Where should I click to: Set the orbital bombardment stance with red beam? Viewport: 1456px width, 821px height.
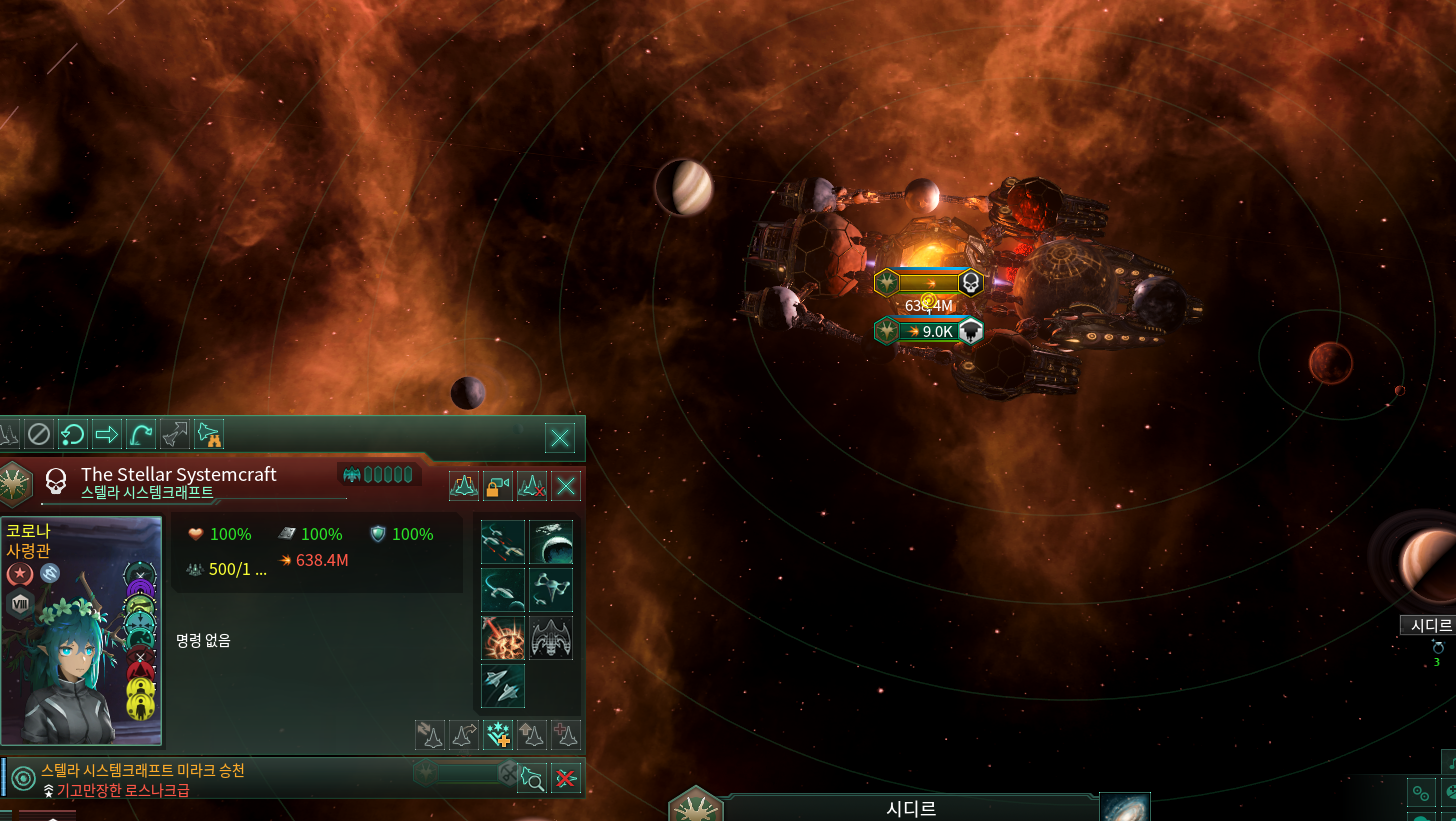[503, 638]
